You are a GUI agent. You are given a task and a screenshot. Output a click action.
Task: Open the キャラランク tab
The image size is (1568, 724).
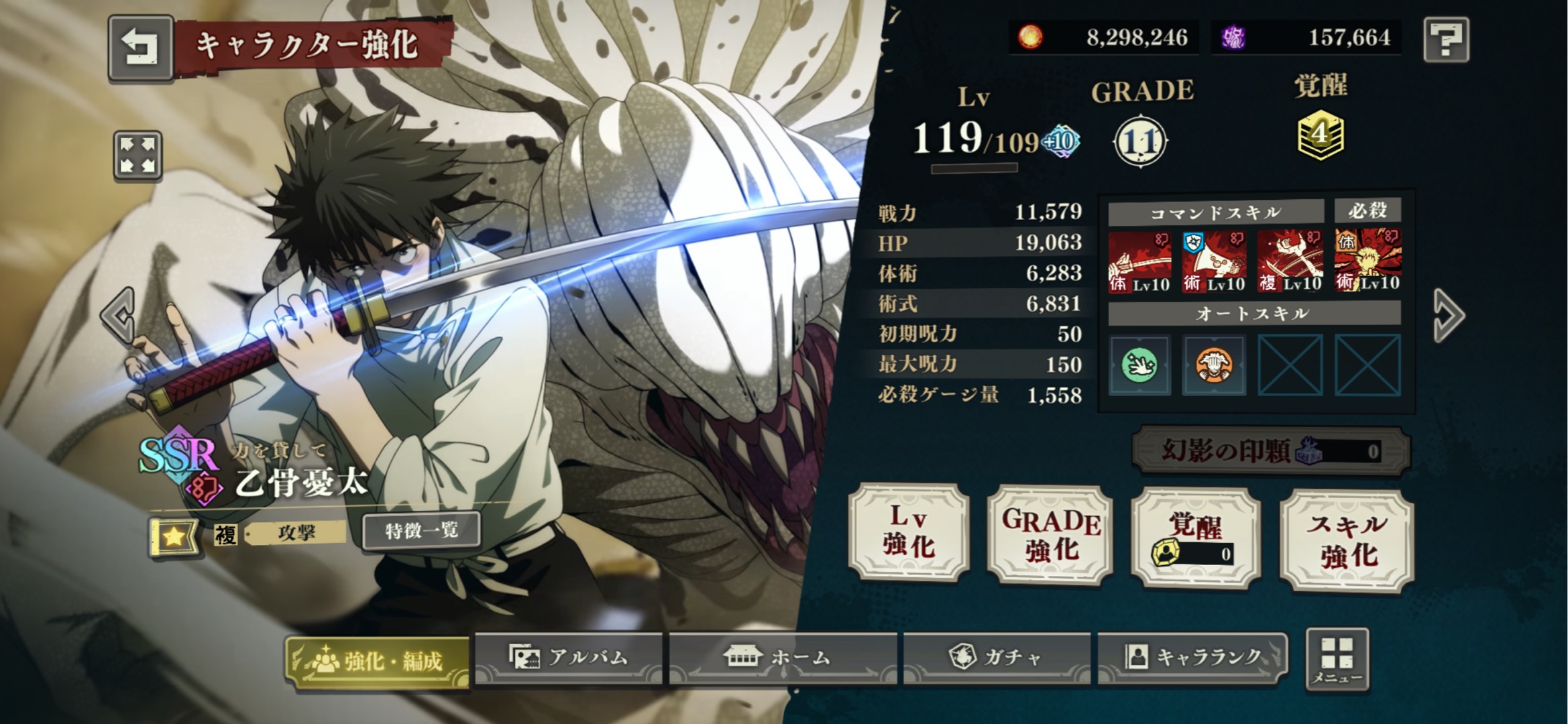pos(1193,658)
